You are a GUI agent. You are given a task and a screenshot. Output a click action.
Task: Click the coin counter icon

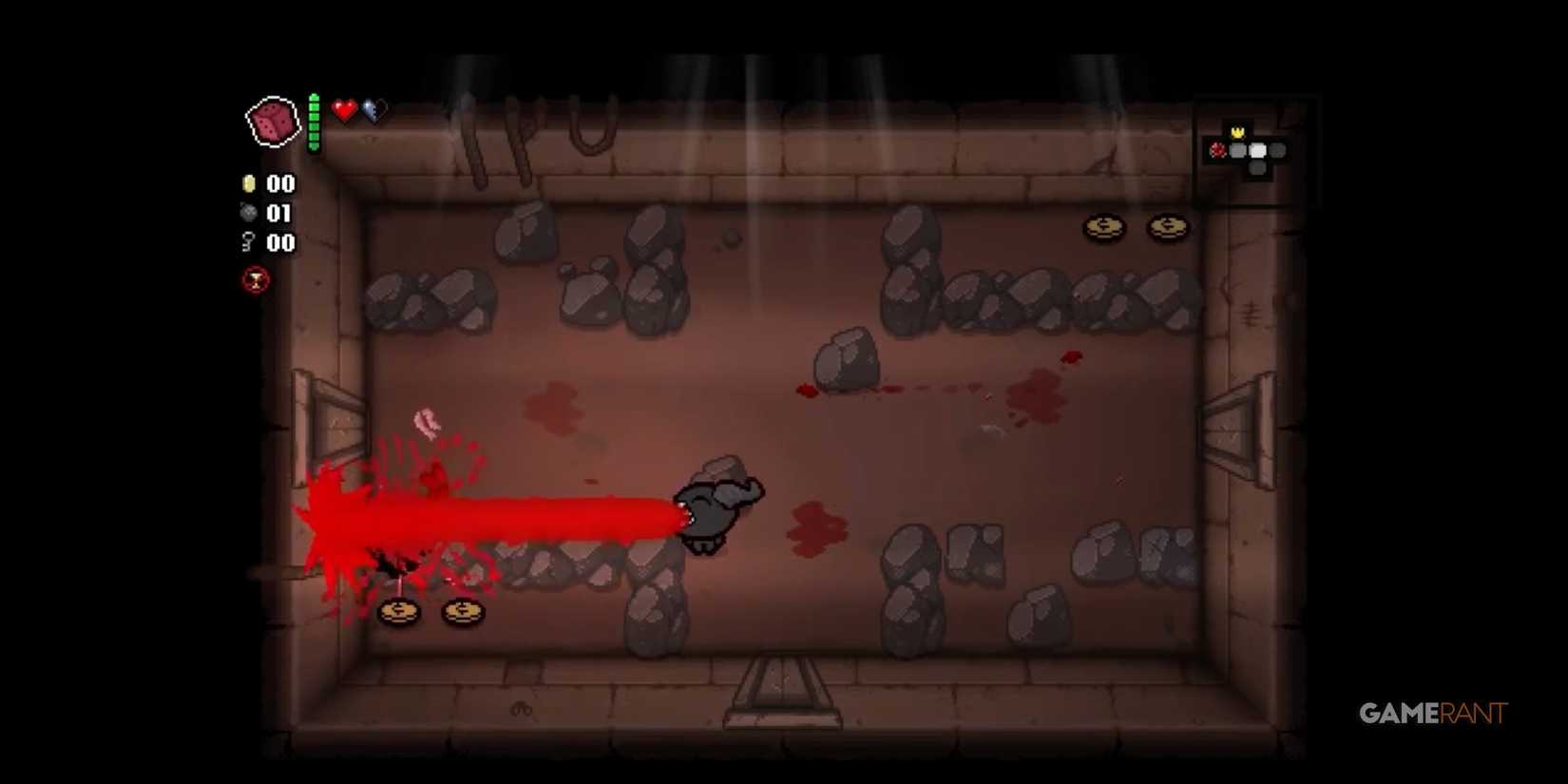coord(249,183)
